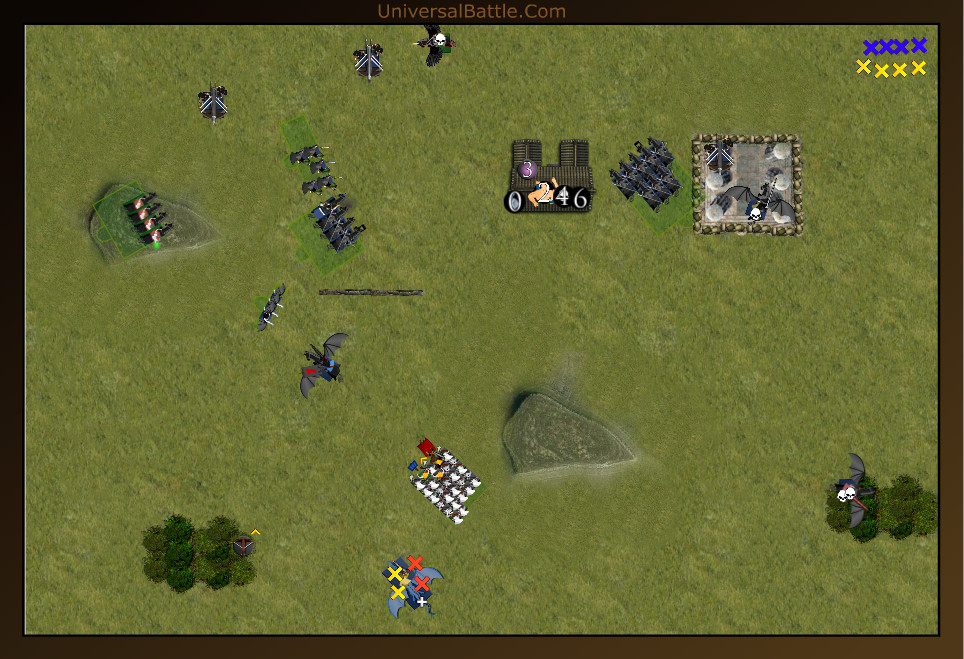Choose the dragon marked with X wounds
Screen dimensions: 964x659
[413, 587]
